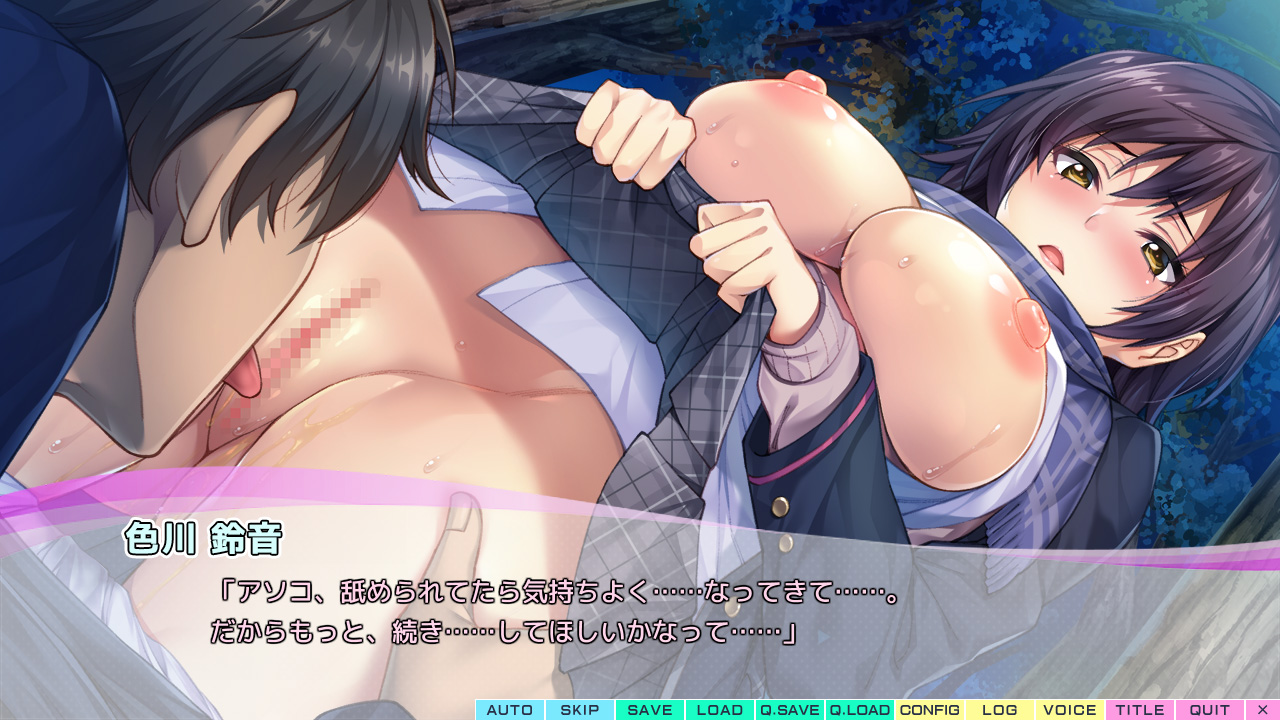Hide the message window with the X button
The width and height of the screenshot is (1280, 720).
pyautogui.click(x=1262, y=710)
